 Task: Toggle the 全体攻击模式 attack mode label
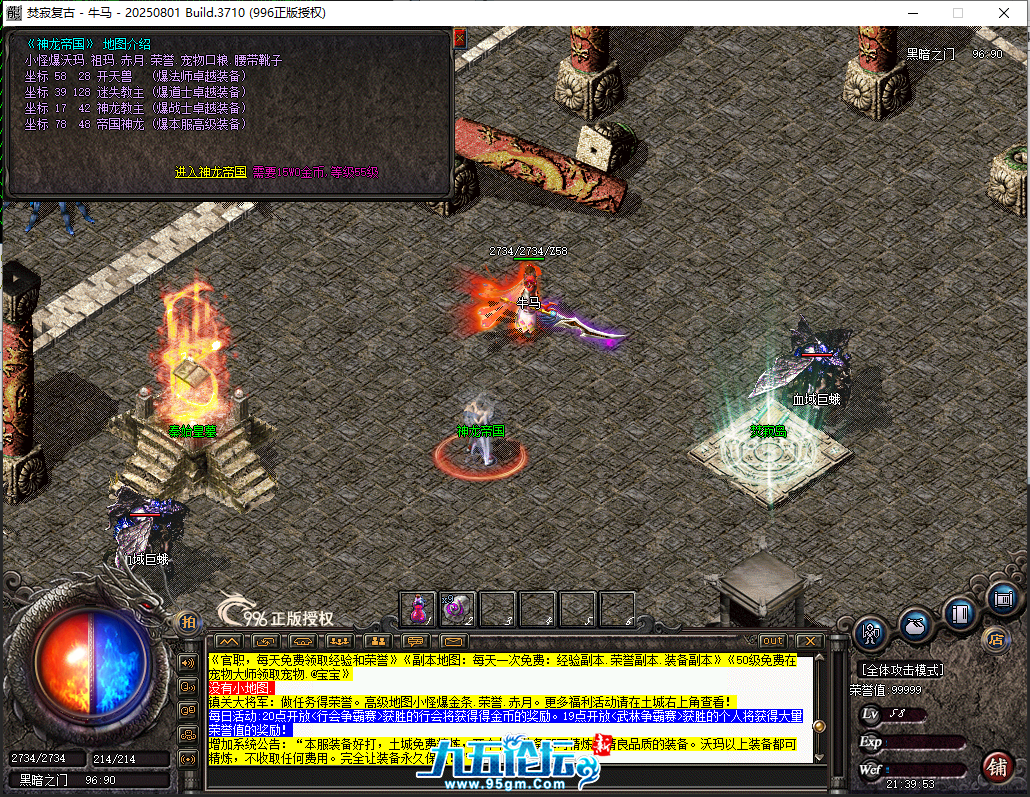tap(901, 669)
